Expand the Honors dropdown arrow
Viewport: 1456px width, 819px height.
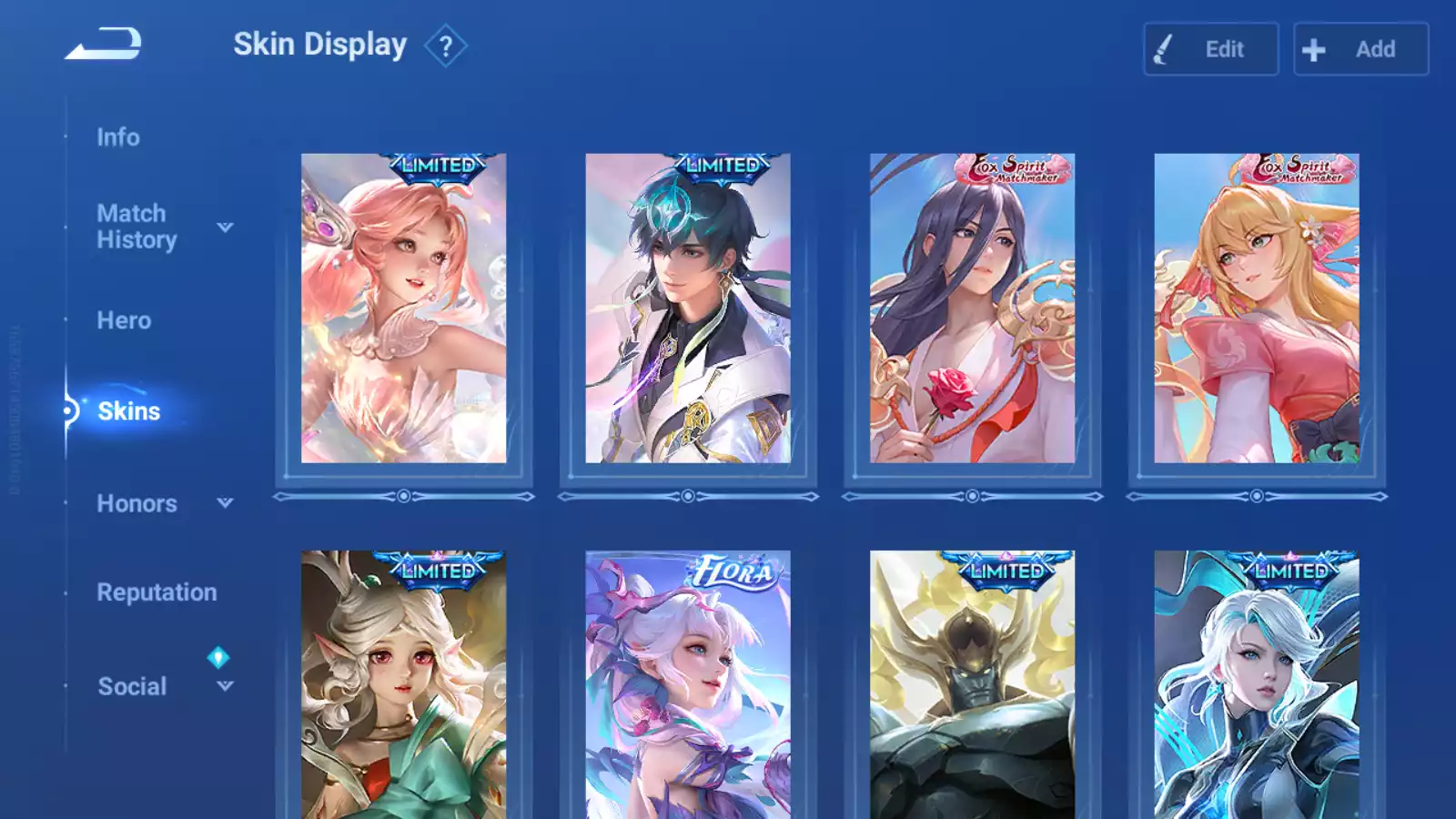tap(225, 502)
